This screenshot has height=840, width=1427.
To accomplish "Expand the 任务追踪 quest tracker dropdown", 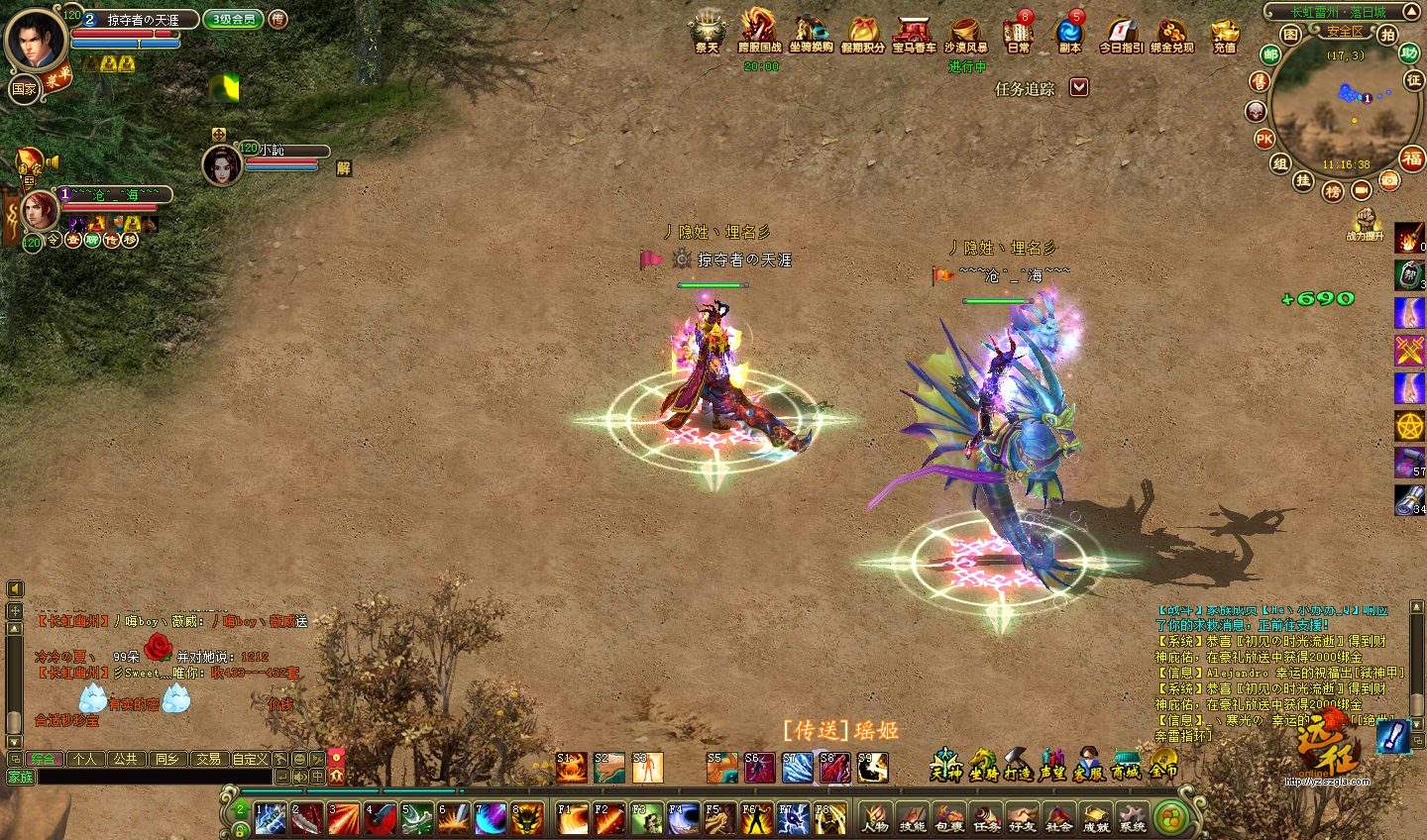I will click(x=1079, y=87).
